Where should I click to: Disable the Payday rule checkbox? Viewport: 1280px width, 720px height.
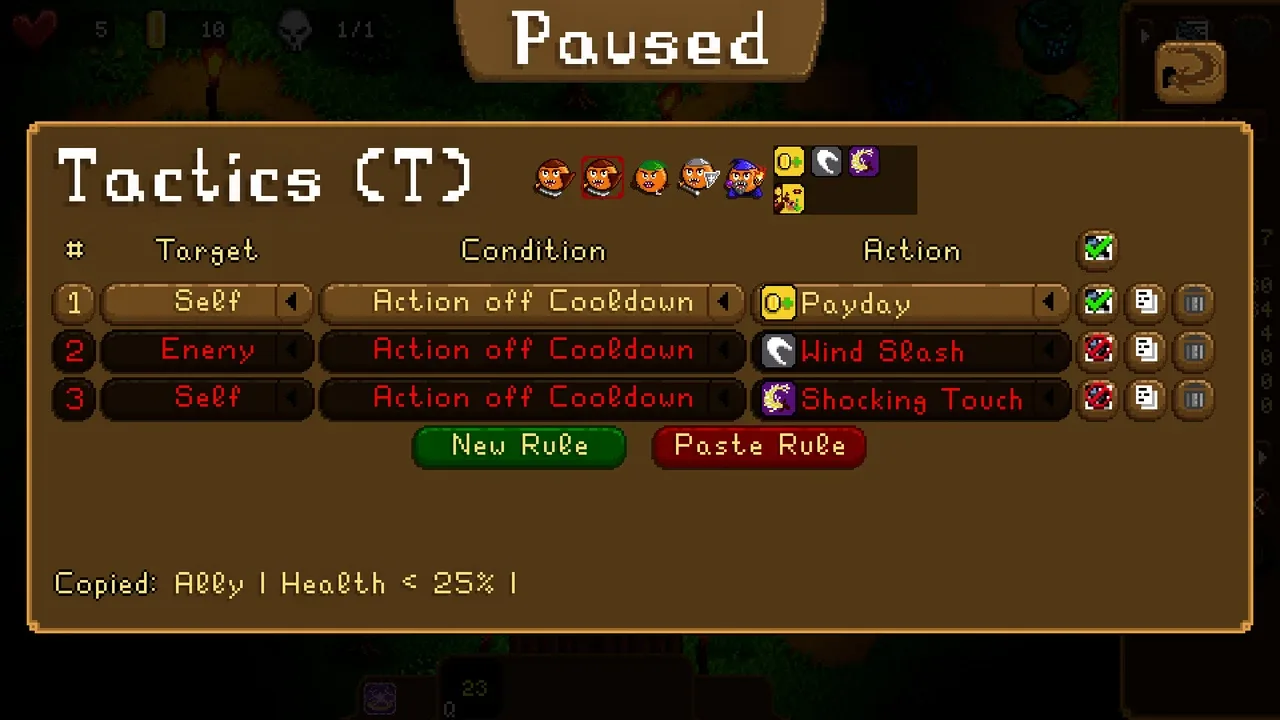pos(1098,302)
